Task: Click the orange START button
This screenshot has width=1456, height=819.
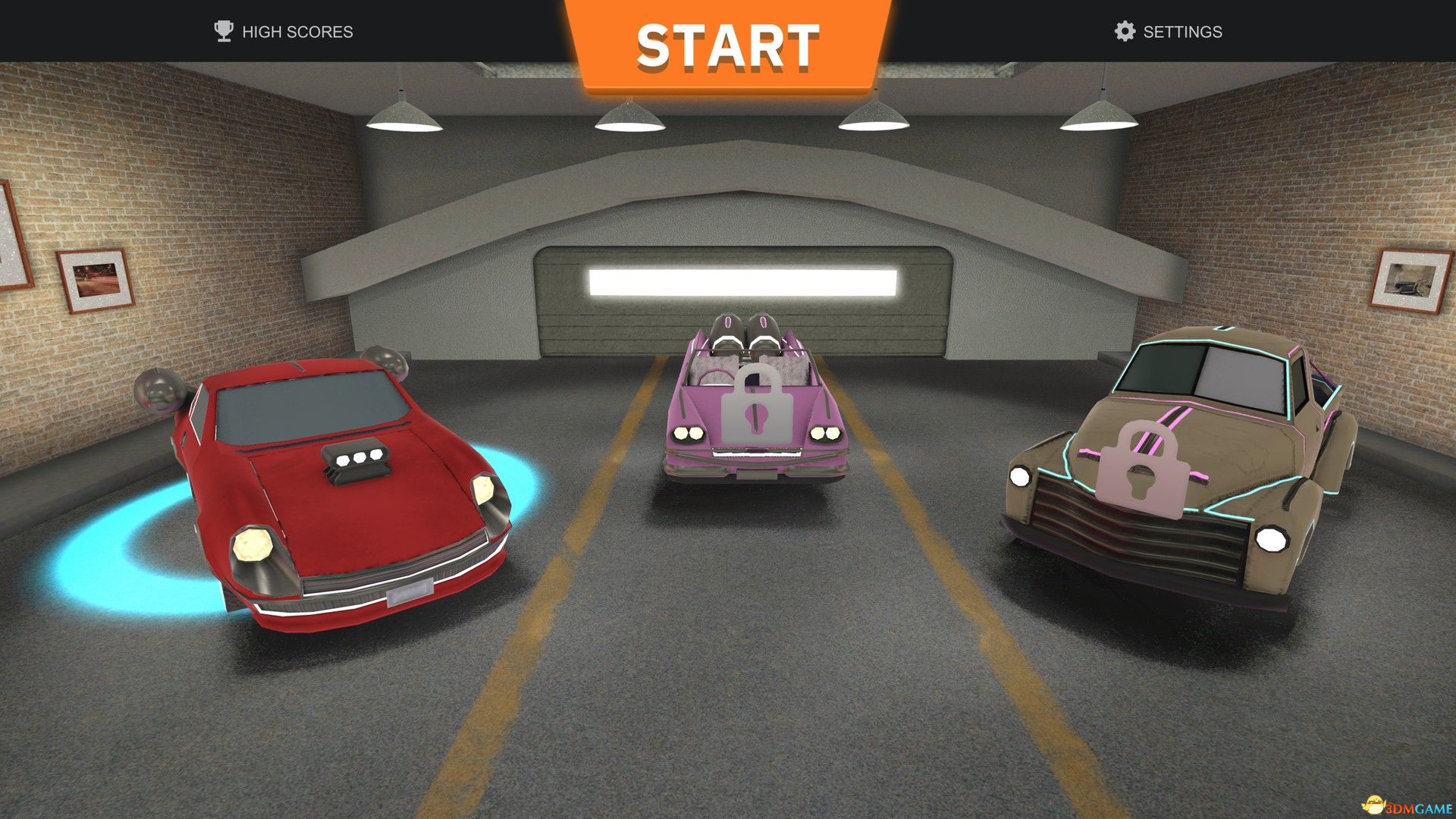Action: [x=728, y=47]
